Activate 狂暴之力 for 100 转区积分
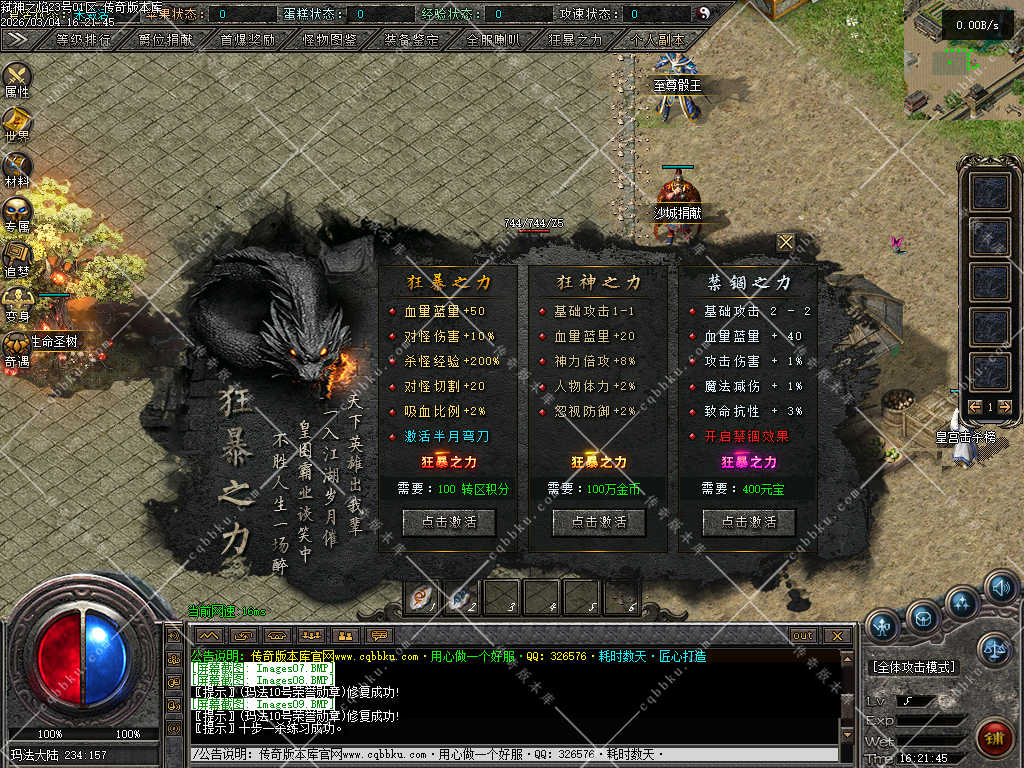1024x768 pixels. pos(448,522)
